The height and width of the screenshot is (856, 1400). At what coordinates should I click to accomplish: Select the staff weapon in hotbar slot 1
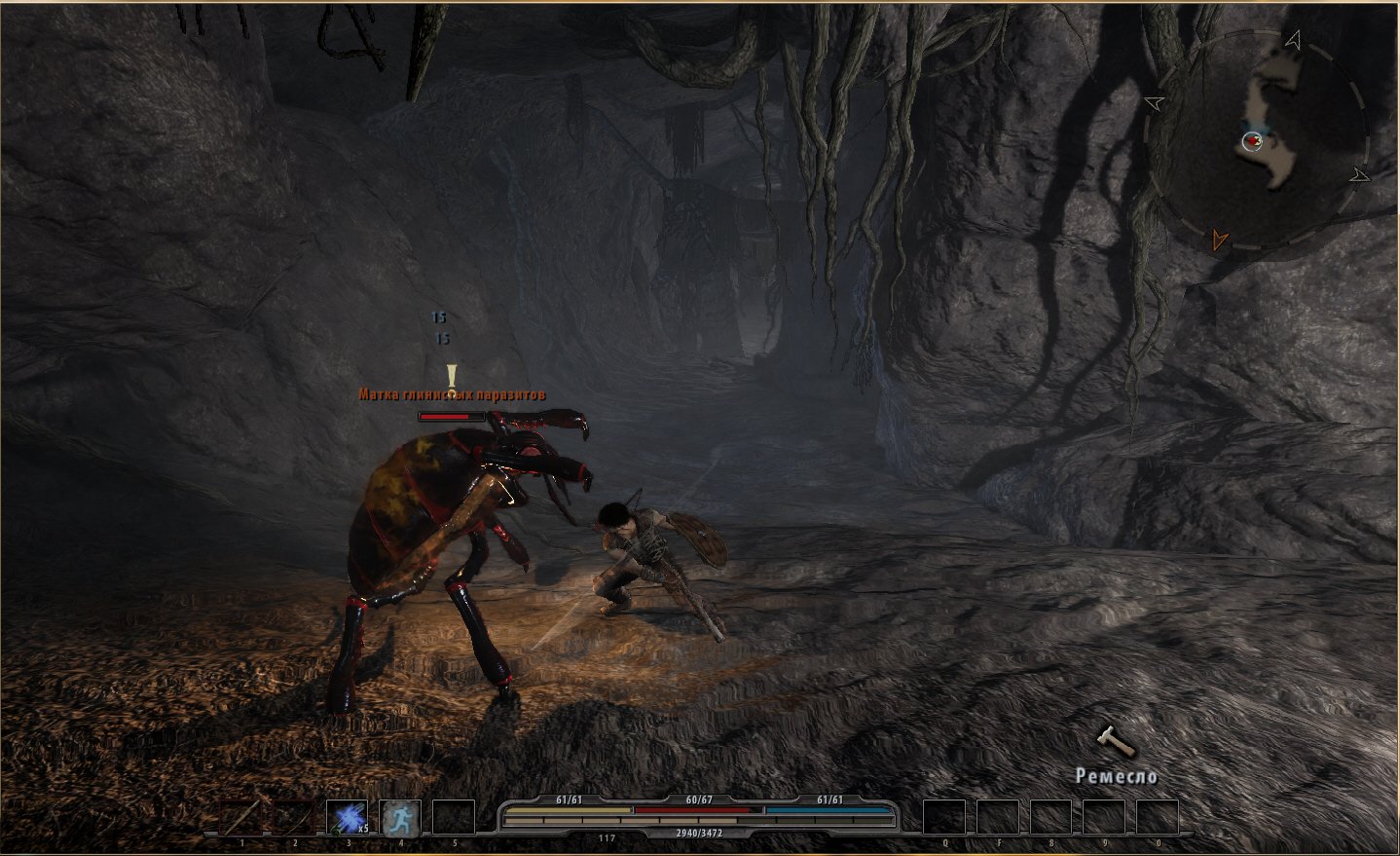click(240, 818)
